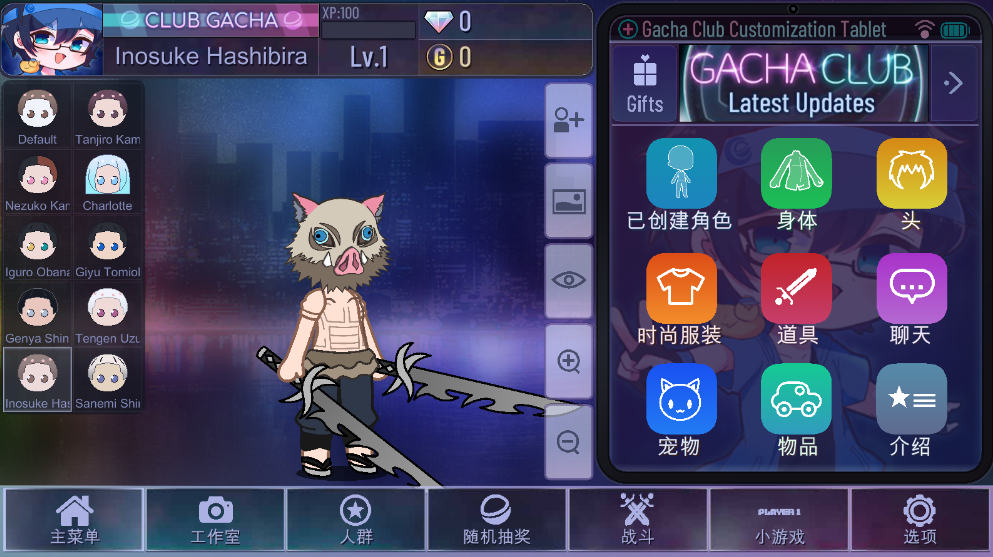This screenshot has width=993, height=557.
Task: Enter the 战斗 battle mode
Action: [637, 519]
